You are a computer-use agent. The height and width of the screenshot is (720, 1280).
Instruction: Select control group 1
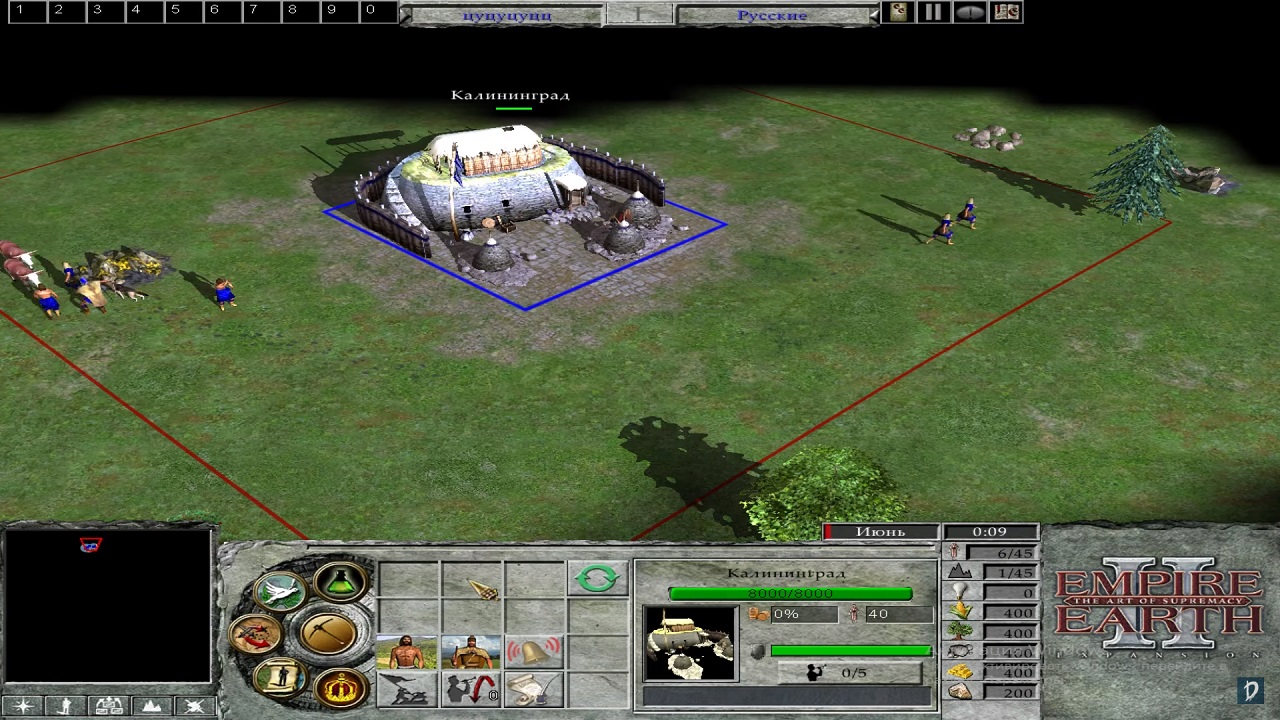19,10
